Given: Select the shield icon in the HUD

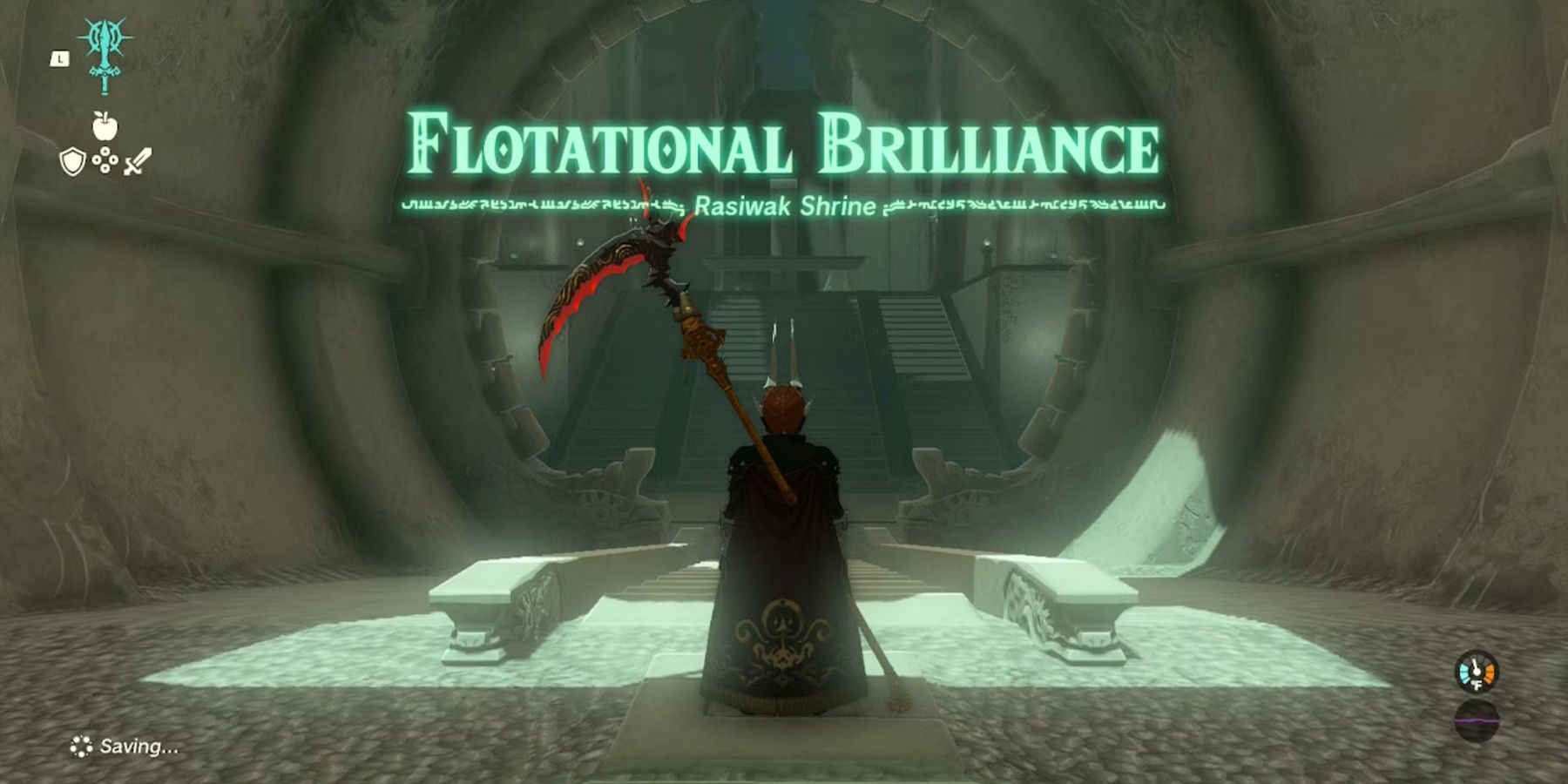Looking at the screenshot, I should pos(73,159).
